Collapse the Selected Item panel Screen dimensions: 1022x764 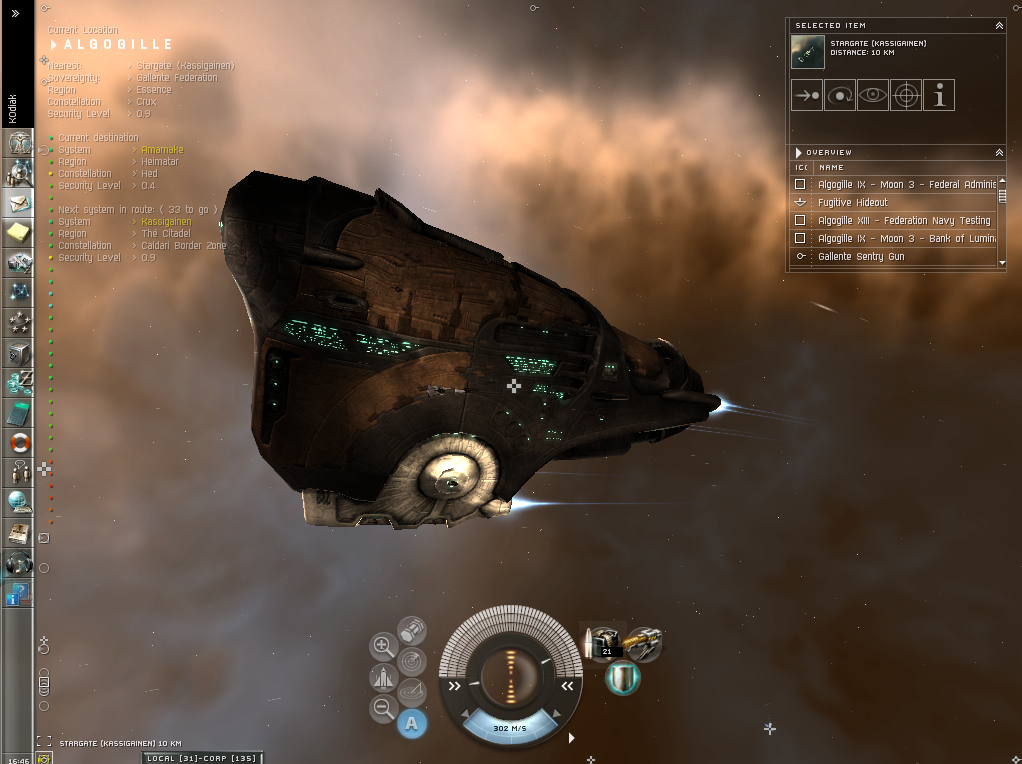[999, 25]
